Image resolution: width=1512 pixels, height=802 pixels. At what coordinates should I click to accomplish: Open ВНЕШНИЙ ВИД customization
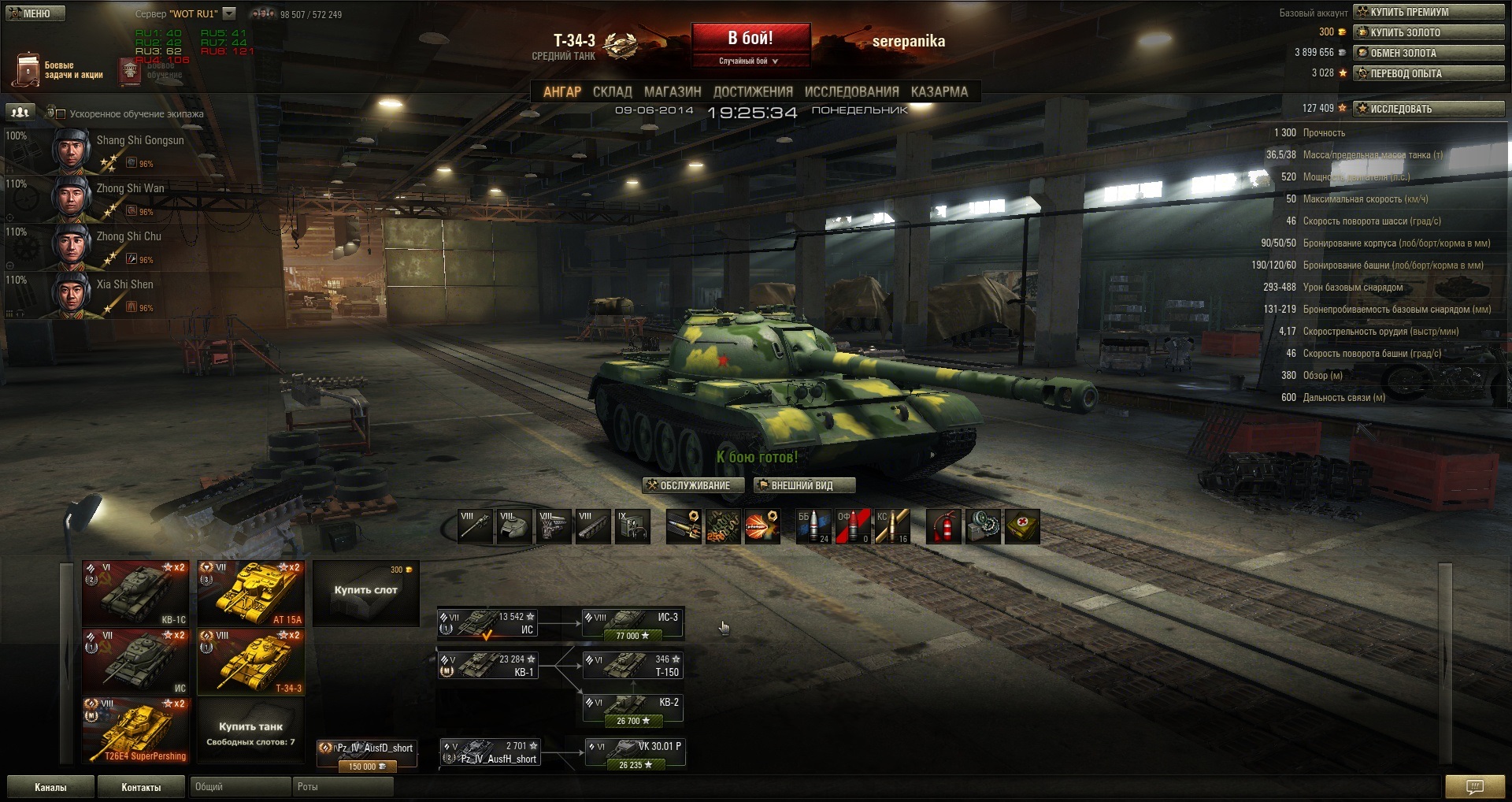point(803,485)
